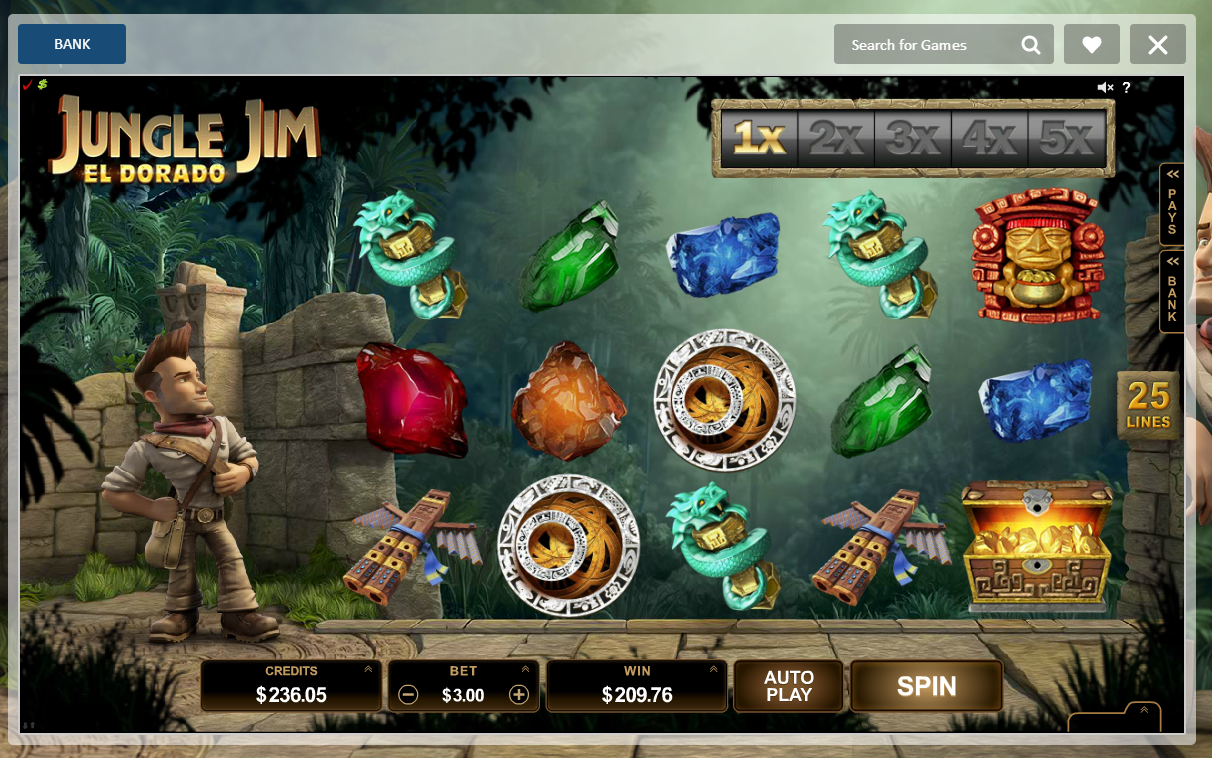Expand the Credits panel arrow
The height and width of the screenshot is (758, 1212).
368,670
